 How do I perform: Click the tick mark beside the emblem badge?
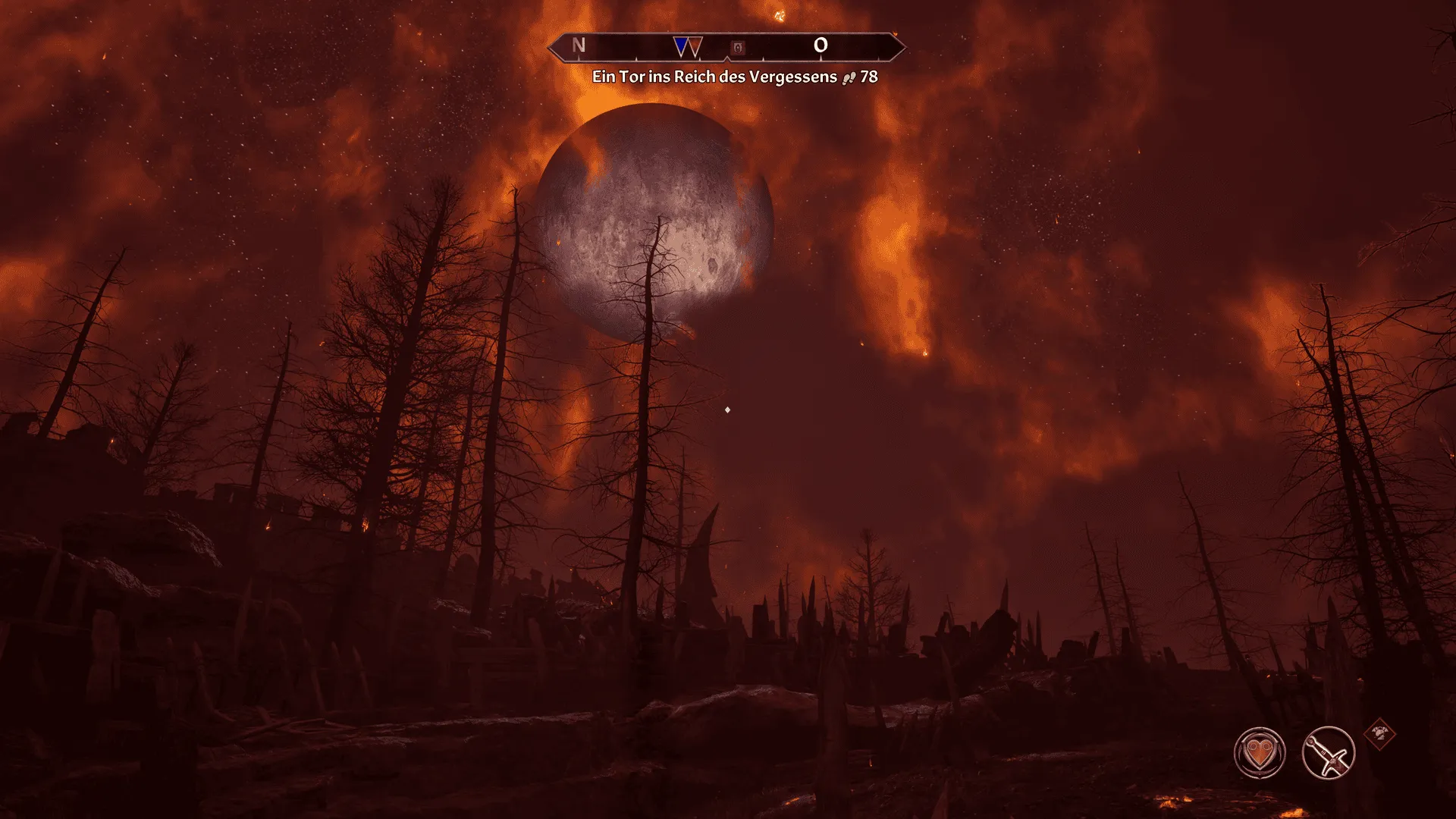coord(764,58)
